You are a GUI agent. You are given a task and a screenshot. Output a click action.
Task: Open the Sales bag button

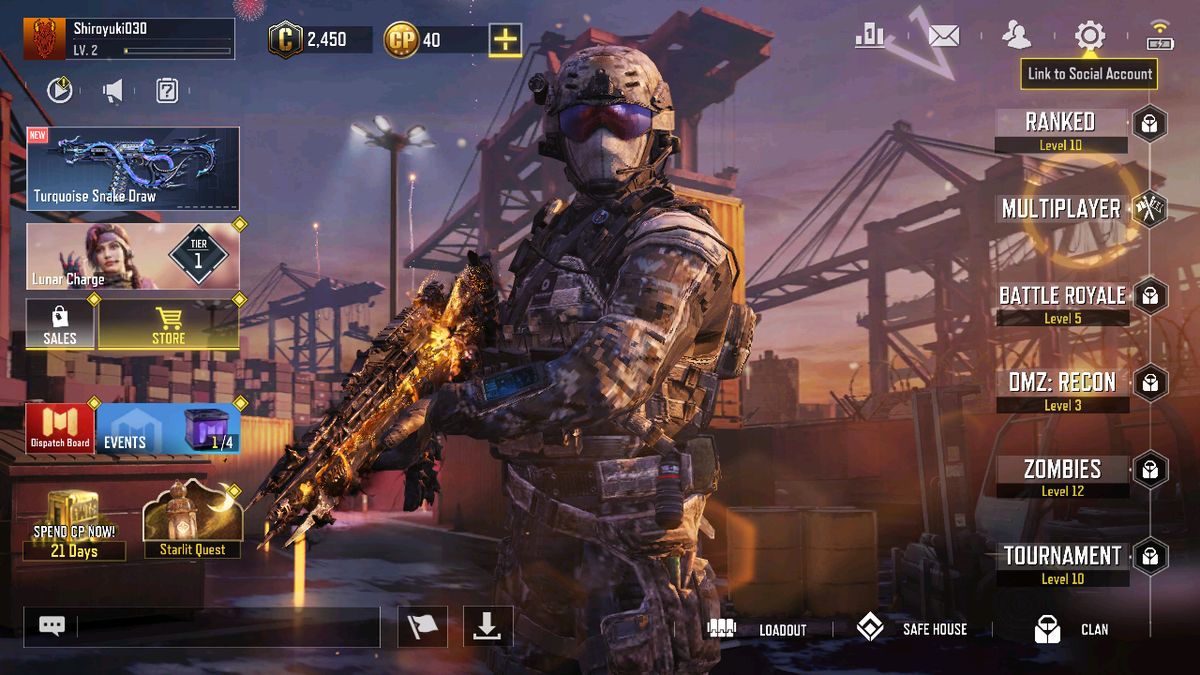[x=60, y=324]
